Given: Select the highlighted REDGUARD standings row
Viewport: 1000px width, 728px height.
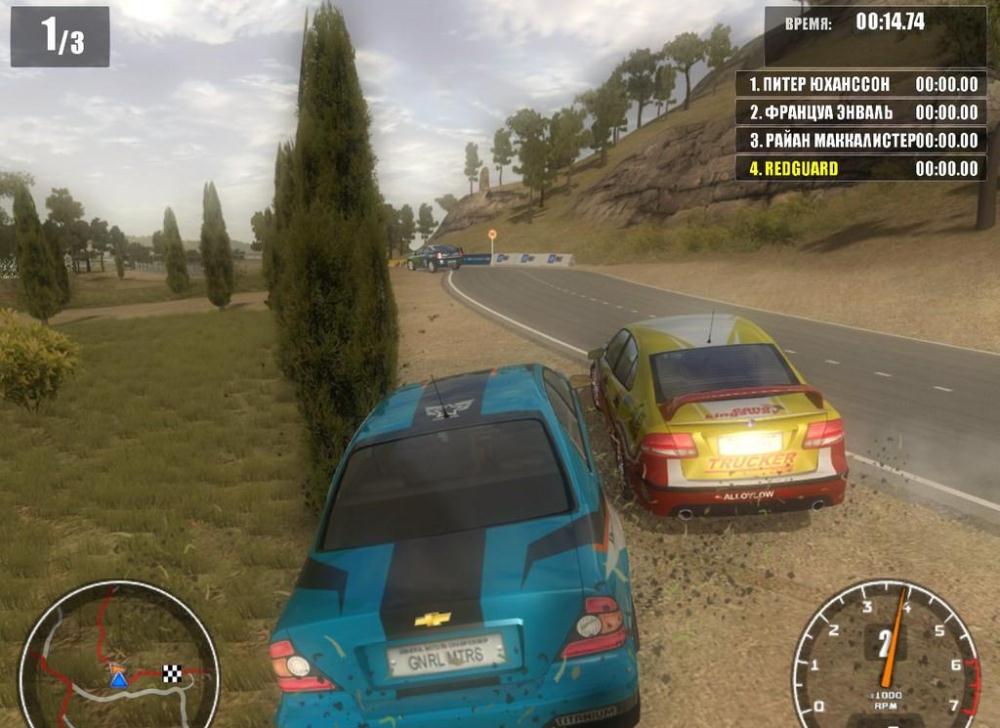Looking at the screenshot, I should 860,168.
